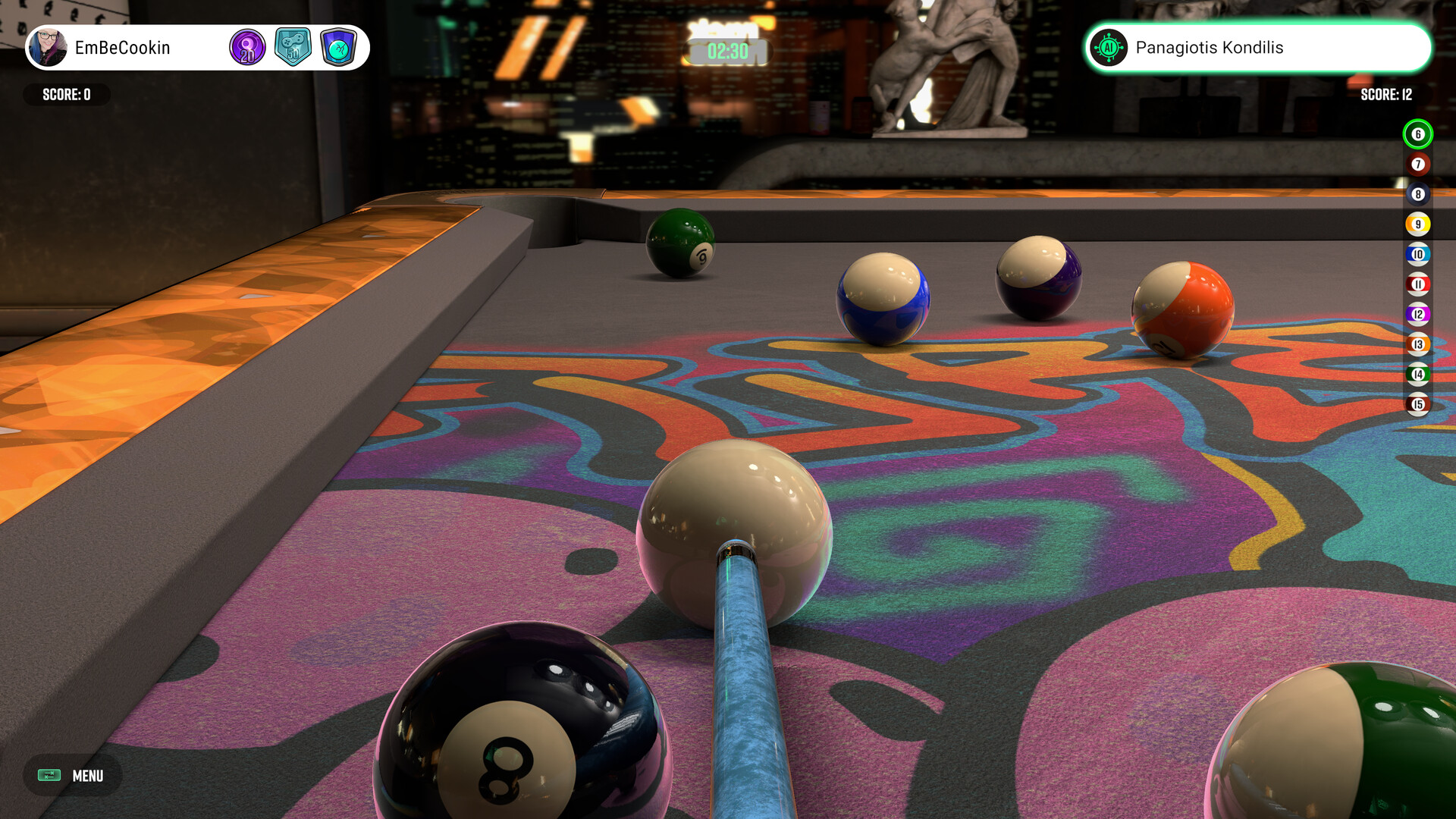Click the green AI icon beside Panagiotis Kondilis
Screen dimensions: 1456x819
pyautogui.click(x=1110, y=47)
